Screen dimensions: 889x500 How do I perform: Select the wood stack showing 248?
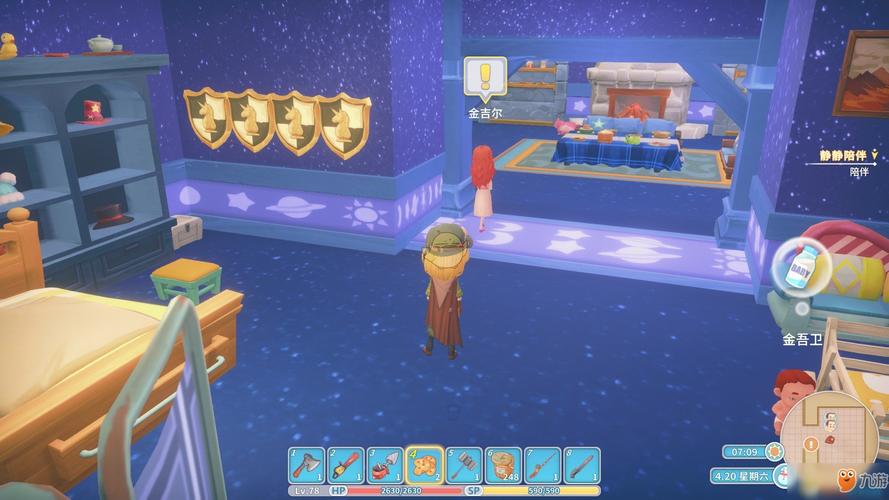point(503,466)
